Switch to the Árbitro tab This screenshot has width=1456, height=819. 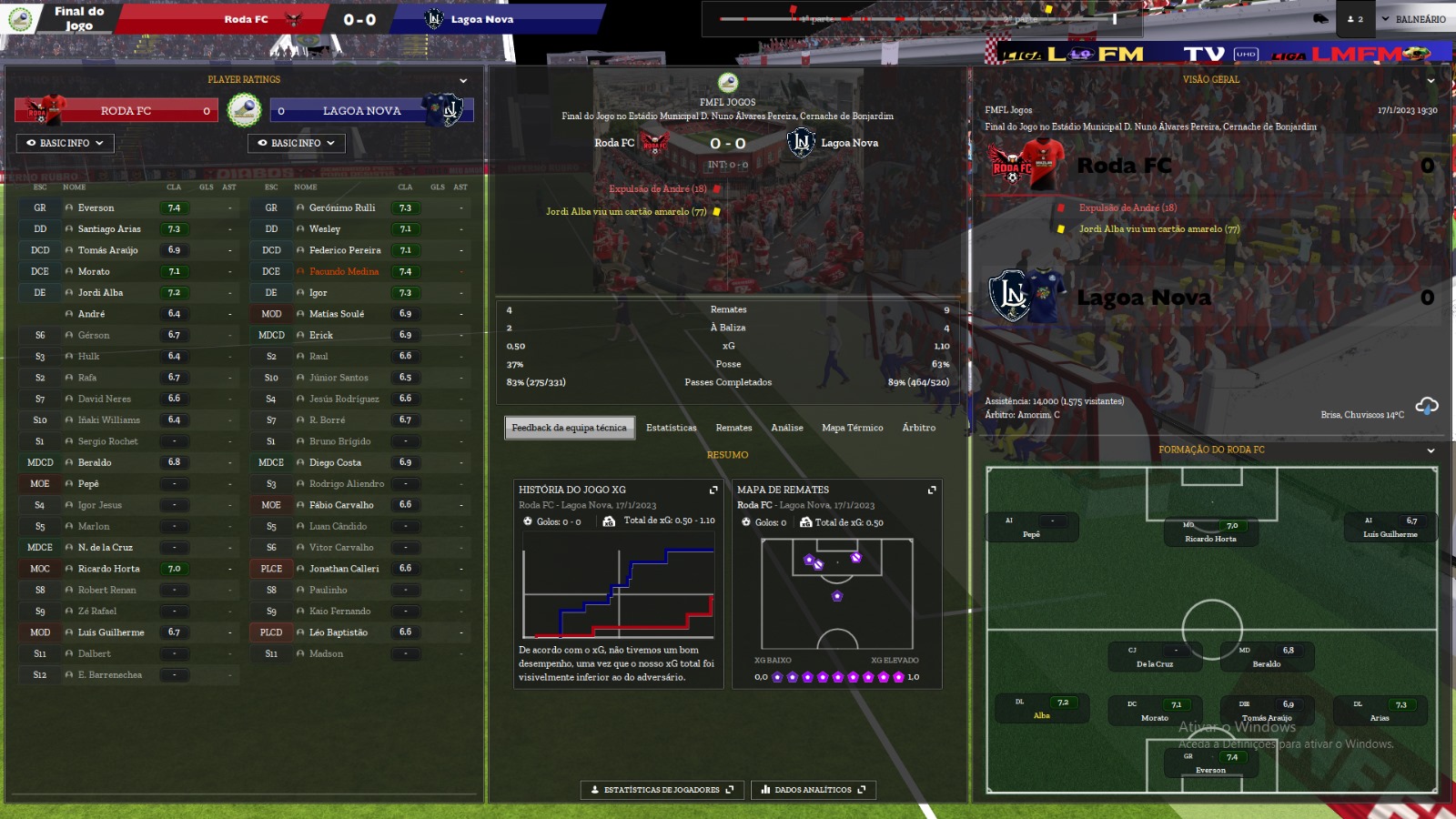(x=918, y=428)
